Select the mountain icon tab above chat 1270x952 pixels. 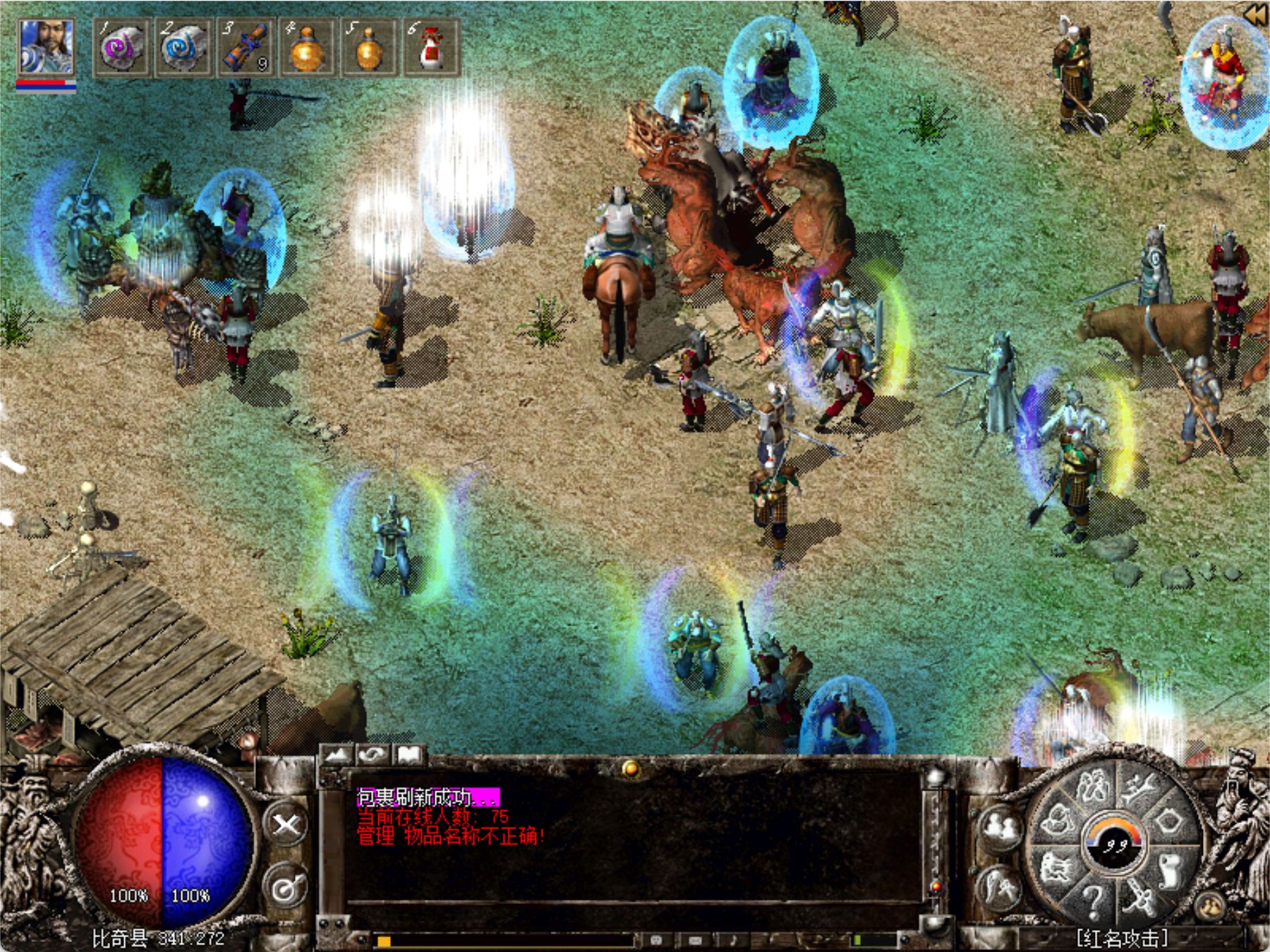point(337,755)
